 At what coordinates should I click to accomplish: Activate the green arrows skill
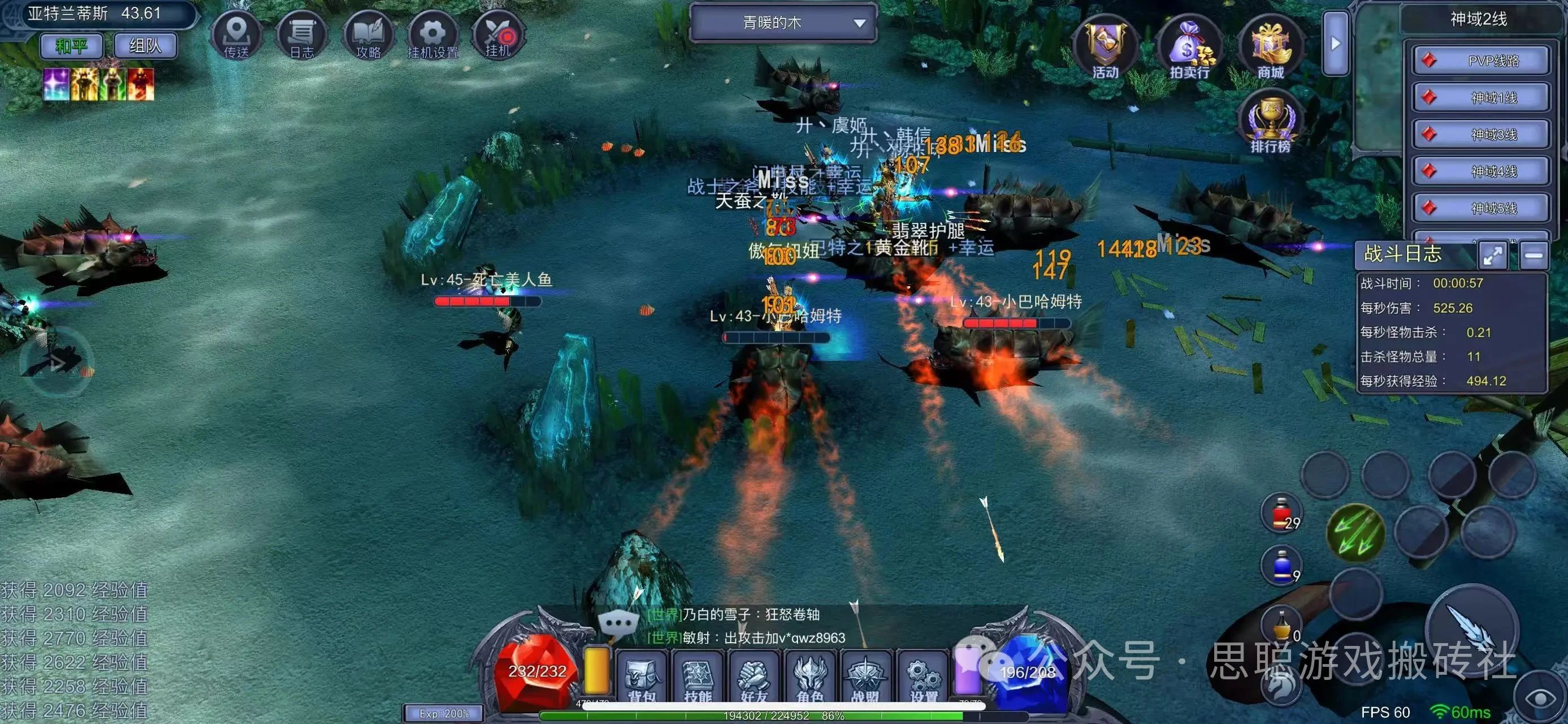[1355, 532]
